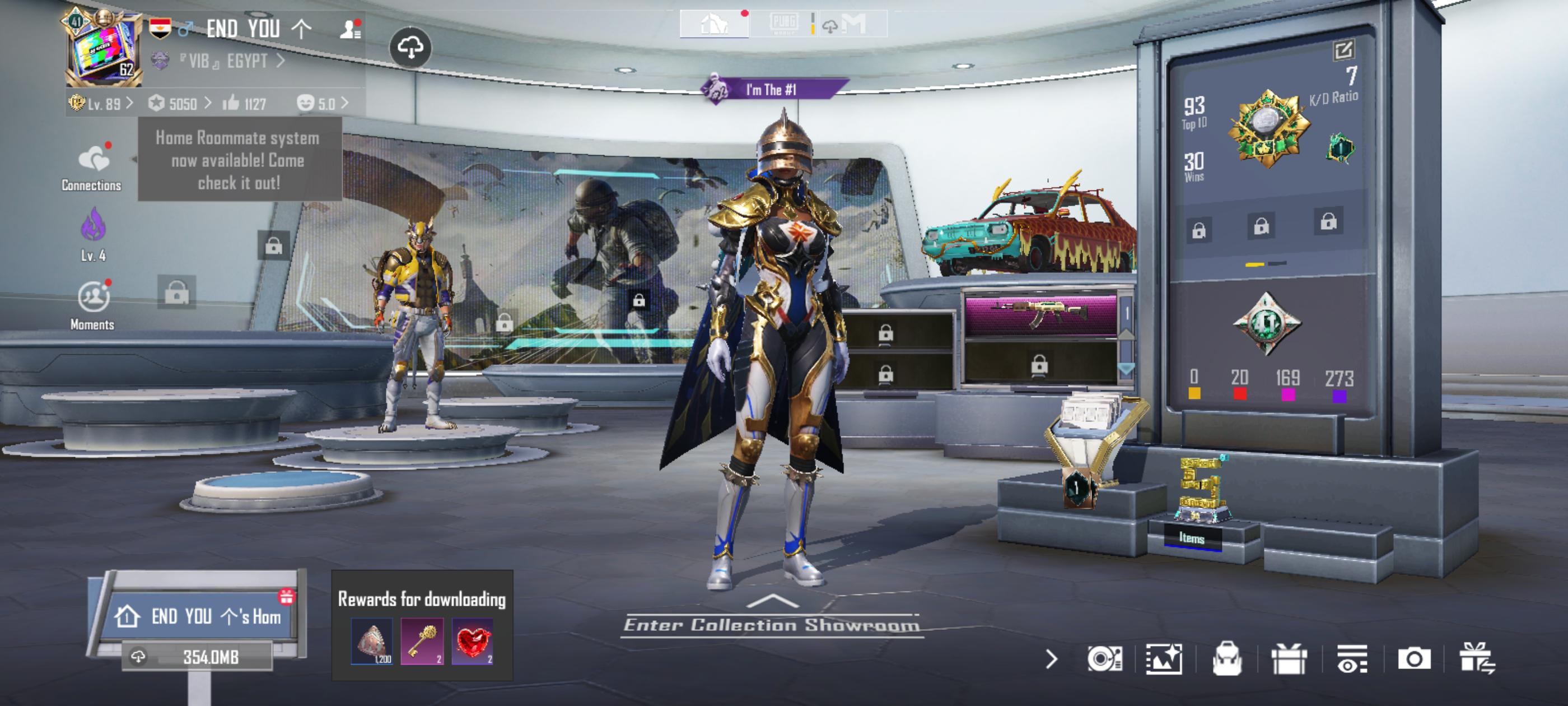Start the 354.0MB home download
This screenshot has height=706, width=1568.
[x=197, y=657]
